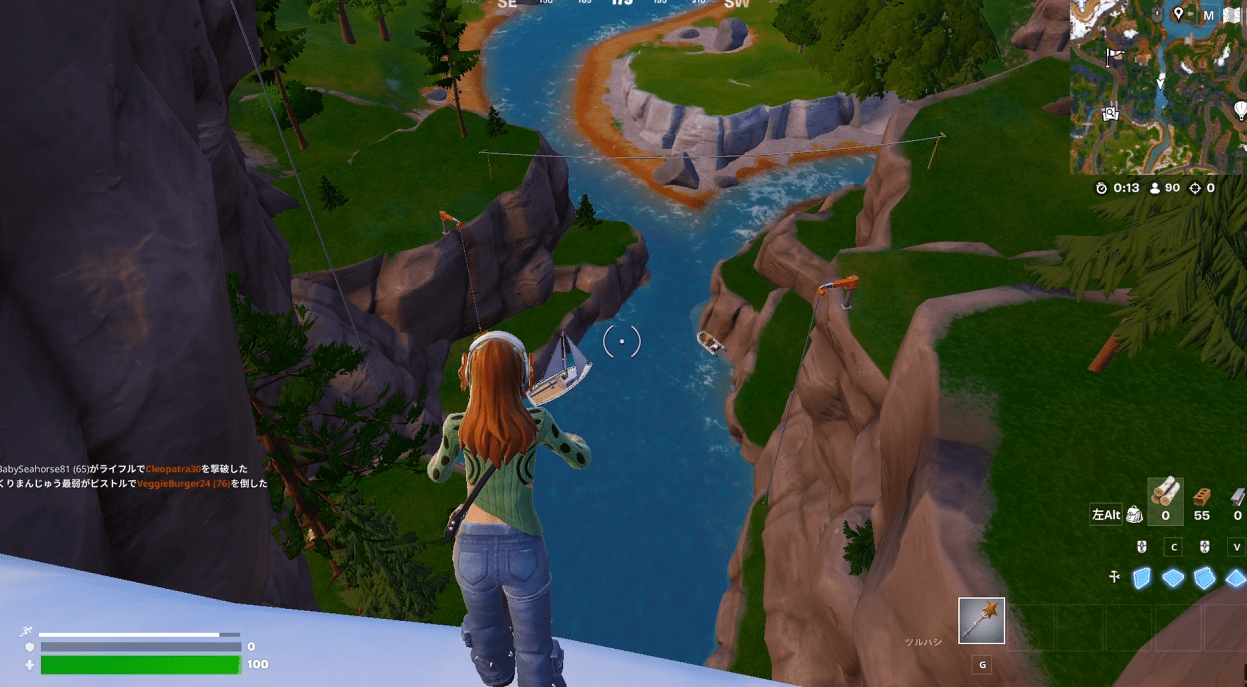The width and height of the screenshot is (1247, 687).
Task: Pick the pyramid roof building piece
Action: 1236,578
